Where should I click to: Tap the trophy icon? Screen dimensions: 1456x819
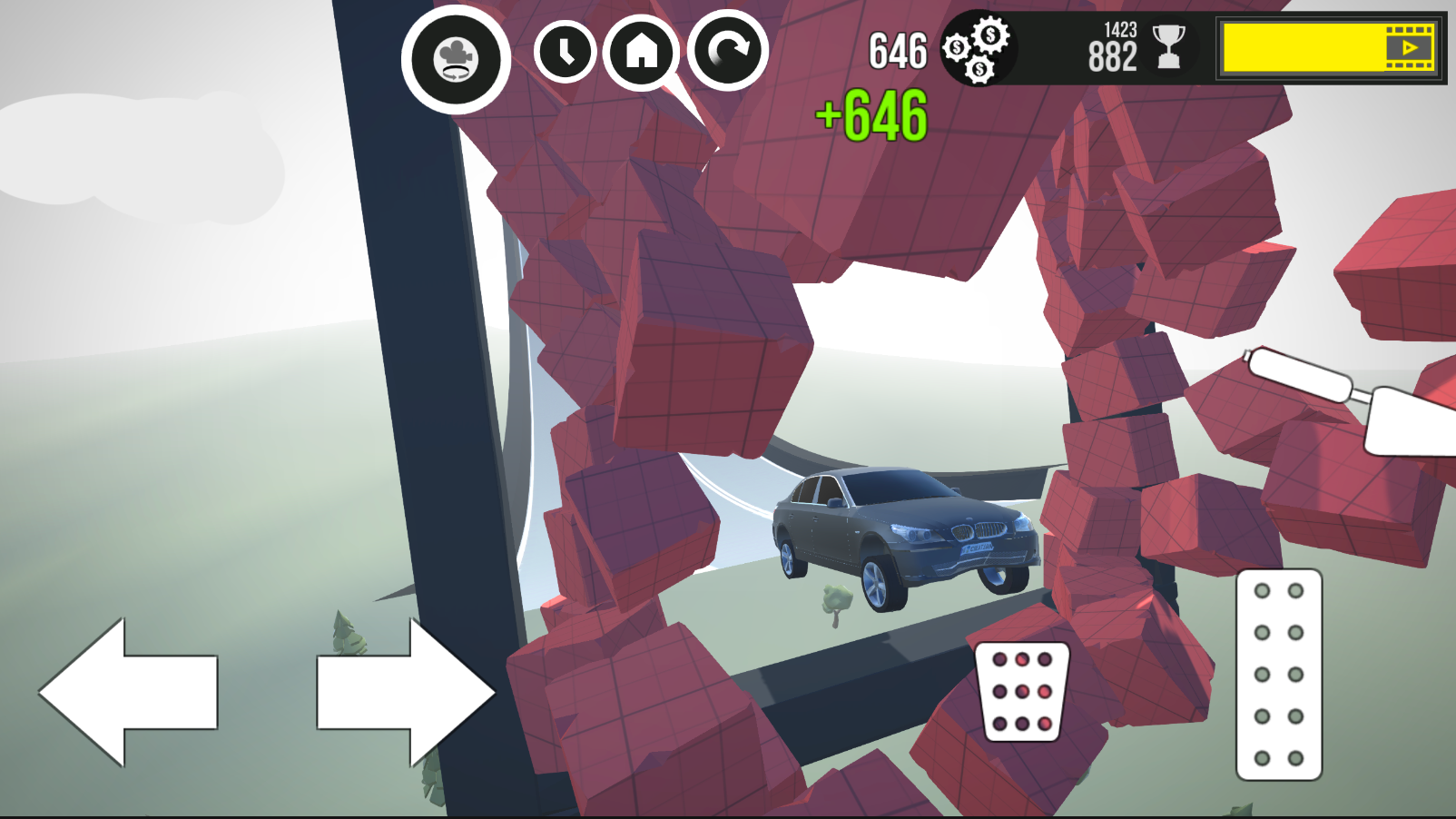click(1169, 50)
